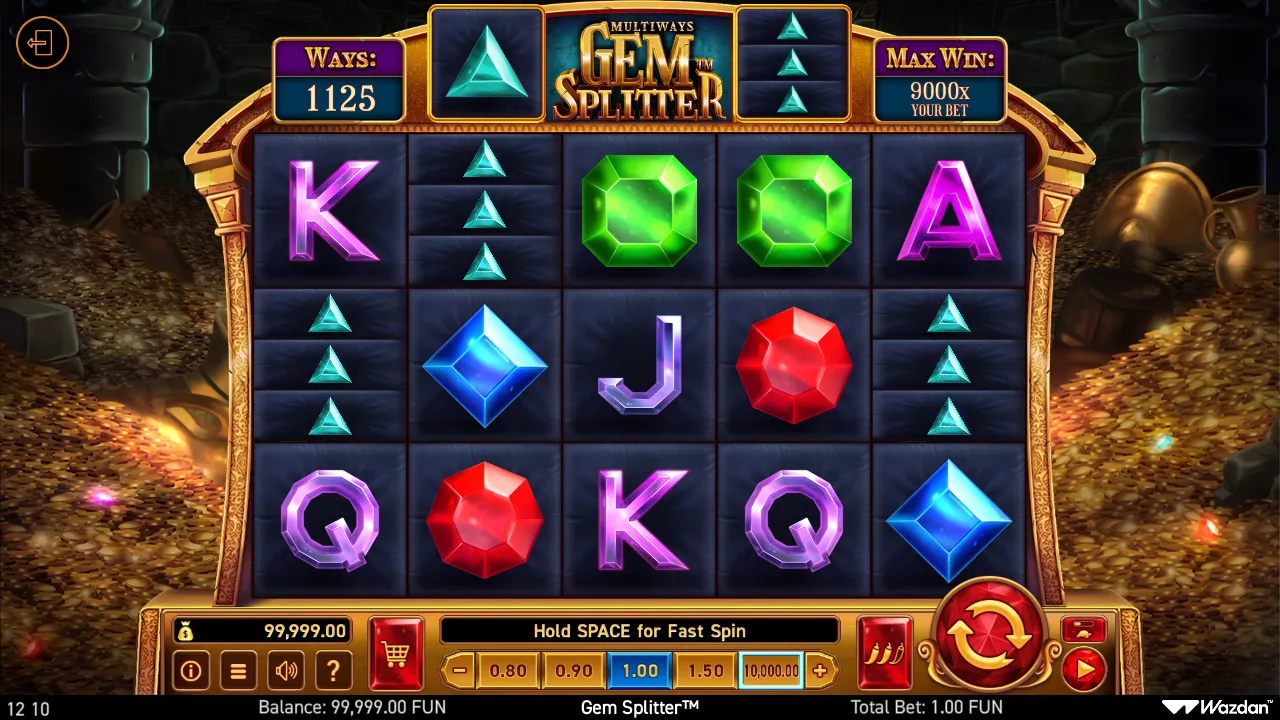The image size is (1280, 720).
Task: Open the hamburger menu in the control bar
Action: (x=238, y=671)
